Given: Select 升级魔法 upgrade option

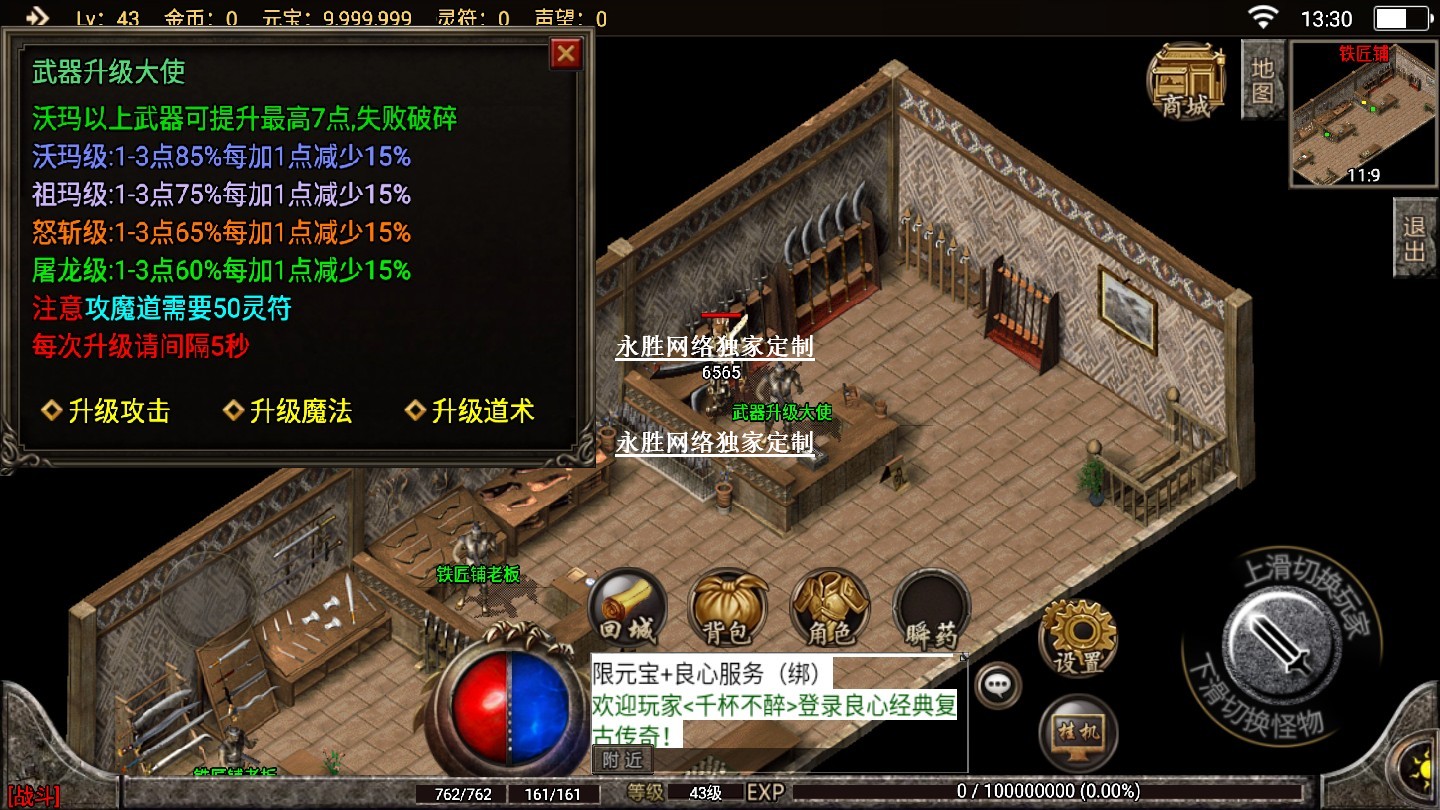Looking at the screenshot, I should [288, 411].
